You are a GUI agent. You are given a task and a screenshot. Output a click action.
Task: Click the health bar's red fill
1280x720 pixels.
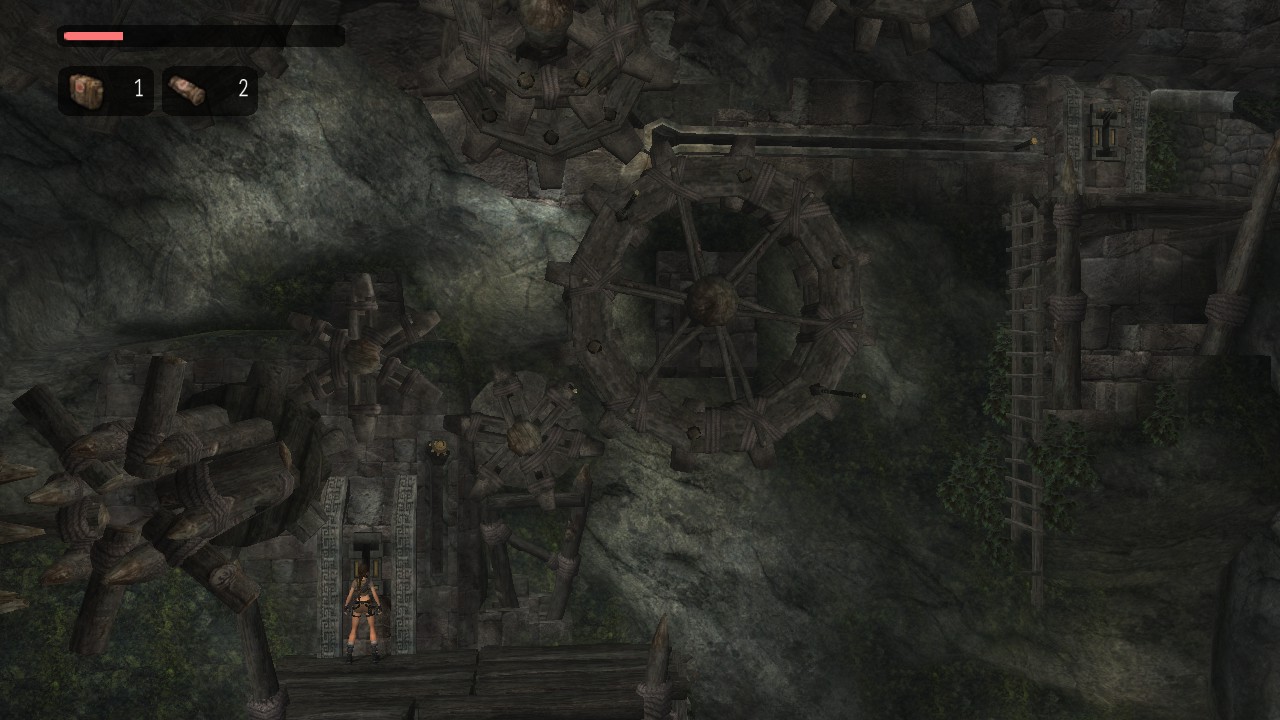point(92,35)
